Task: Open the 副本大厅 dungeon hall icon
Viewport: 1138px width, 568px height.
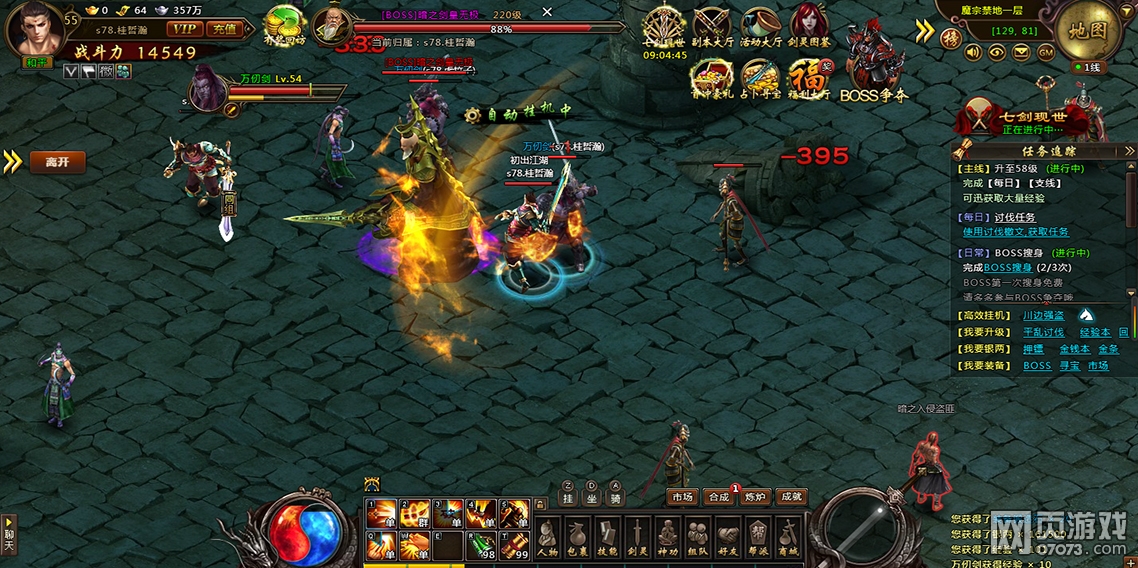Action: 712,30
